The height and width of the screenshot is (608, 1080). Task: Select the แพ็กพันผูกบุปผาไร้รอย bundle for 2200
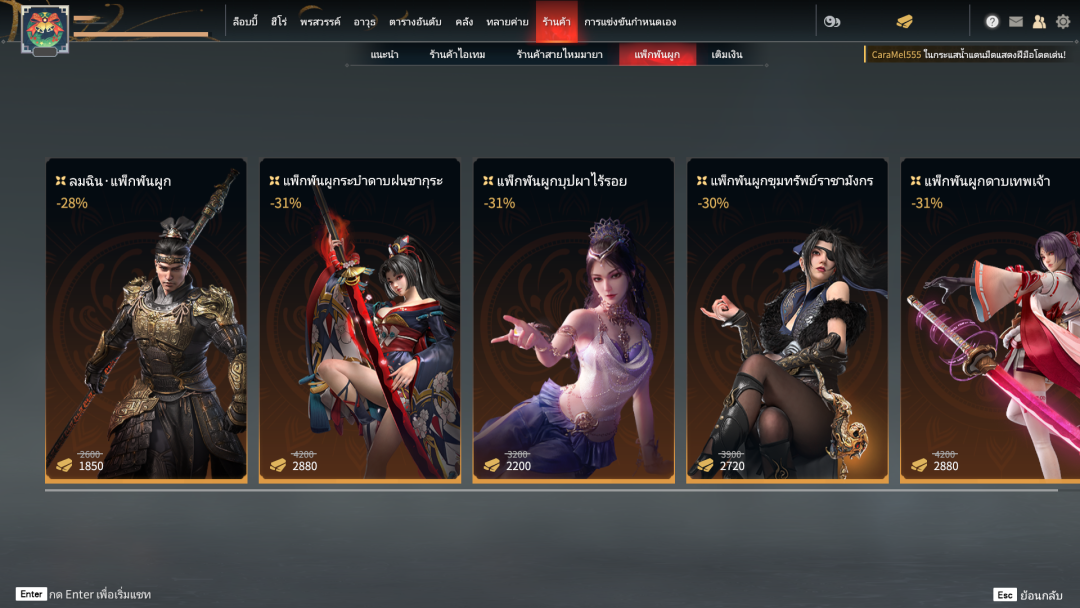574,320
